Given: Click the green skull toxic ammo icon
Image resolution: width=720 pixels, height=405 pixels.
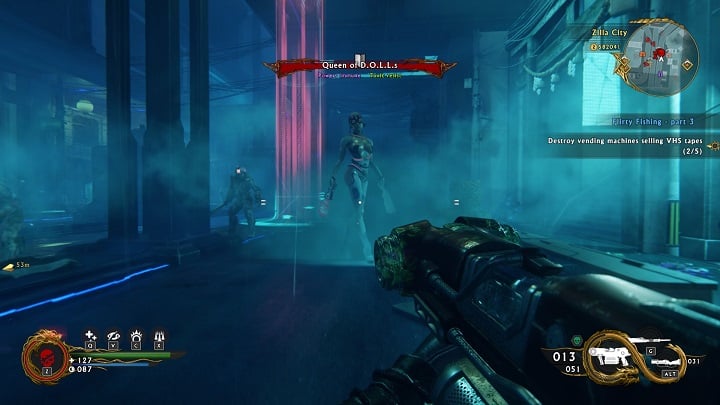Looking at the screenshot, I should coord(577,340).
